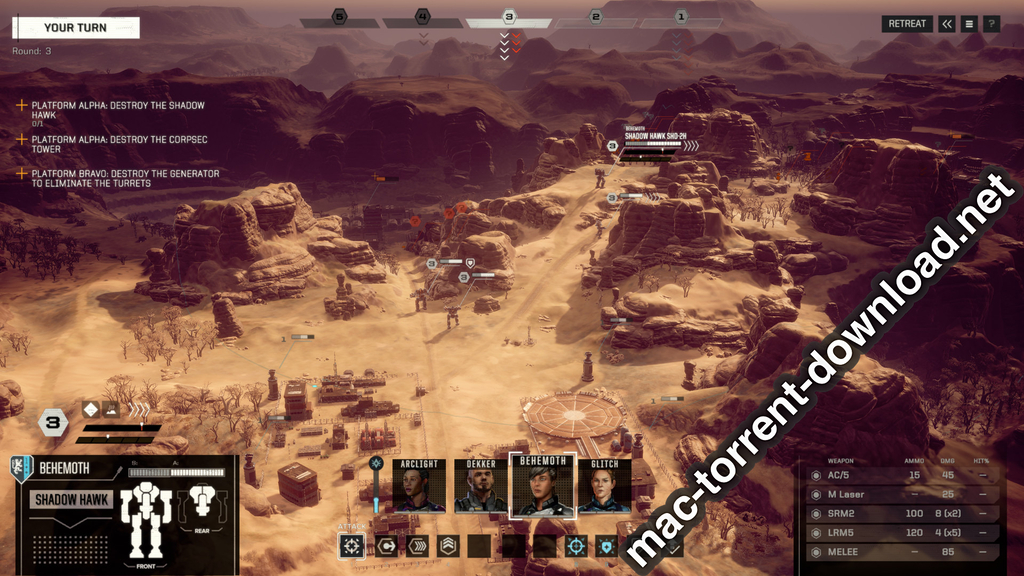This screenshot has height=576, width=1024.
Task: Select the stacked-chevrons jump action icon
Action: point(447,546)
